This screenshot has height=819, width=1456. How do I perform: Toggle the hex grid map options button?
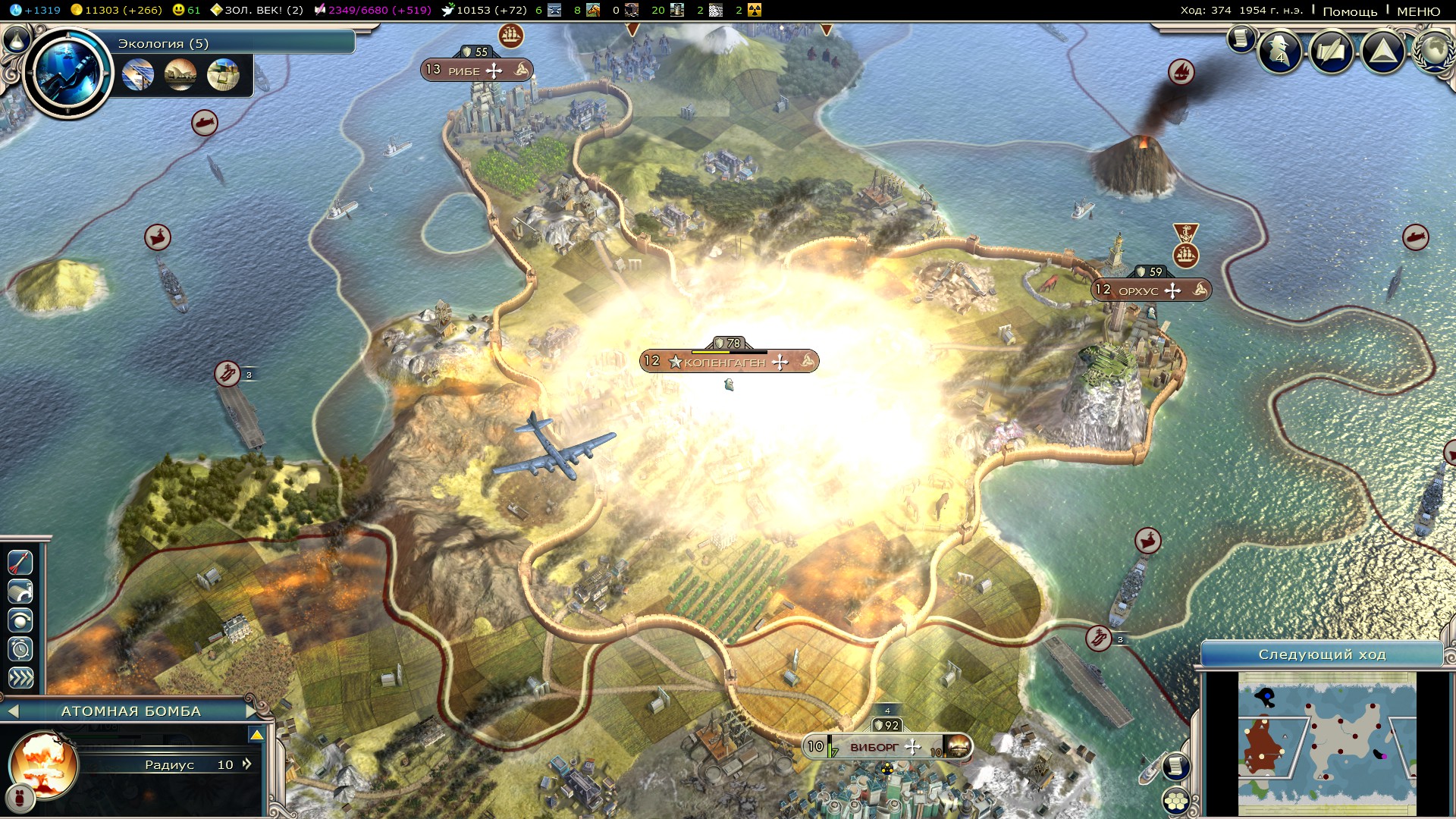[x=1175, y=801]
